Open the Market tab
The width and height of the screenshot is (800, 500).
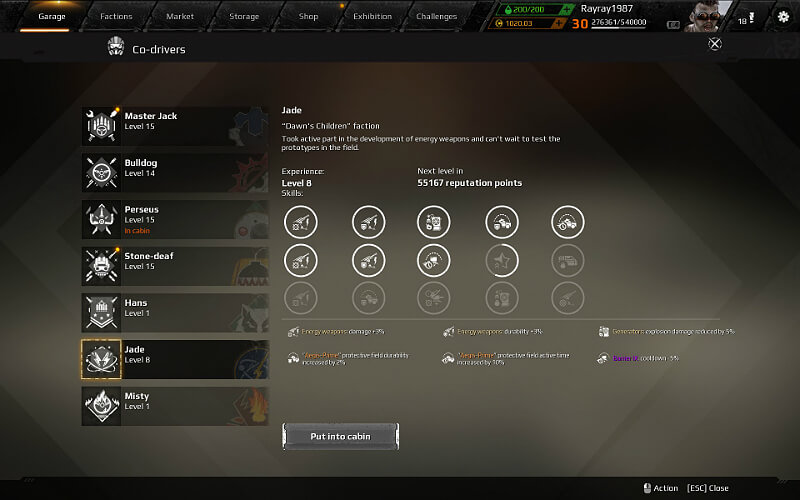[180, 16]
